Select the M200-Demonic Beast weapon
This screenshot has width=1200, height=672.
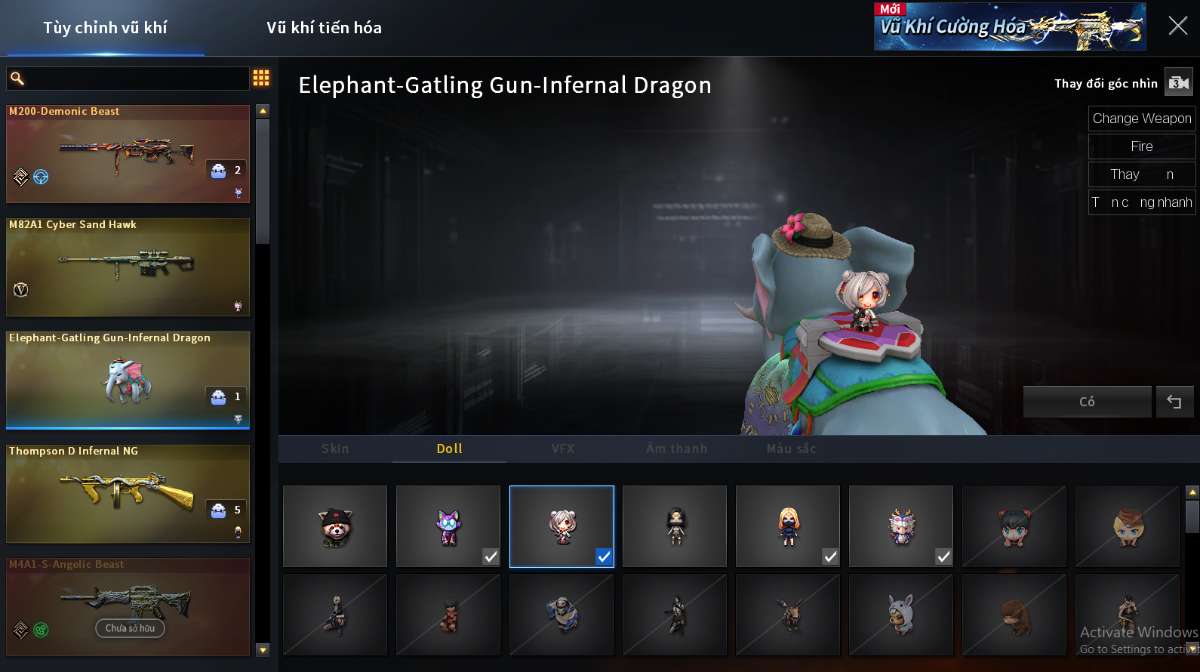coord(128,154)
